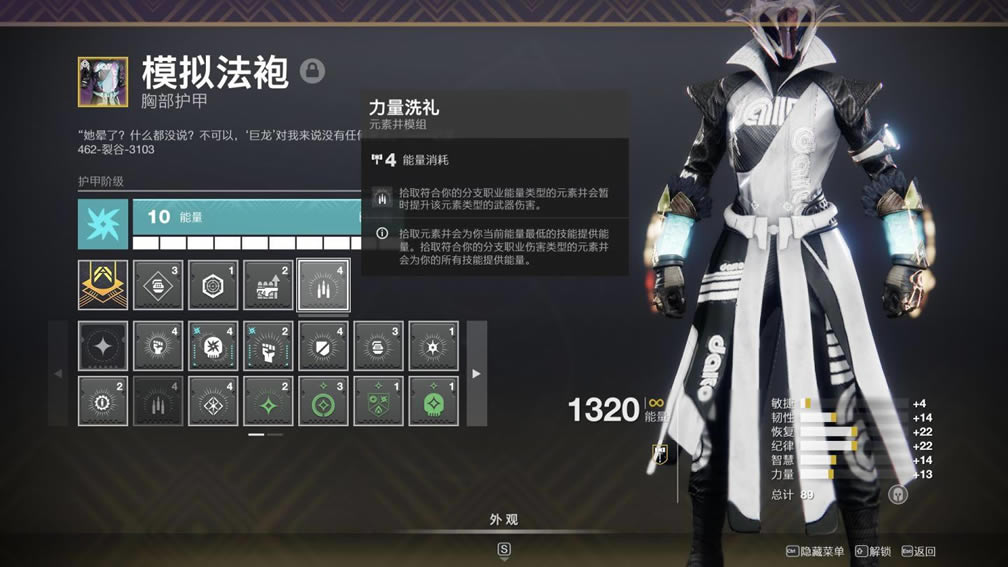Select the green four-pointed star mod
1008x567 pixels.
pyautogui.click(x=268, y=401)
